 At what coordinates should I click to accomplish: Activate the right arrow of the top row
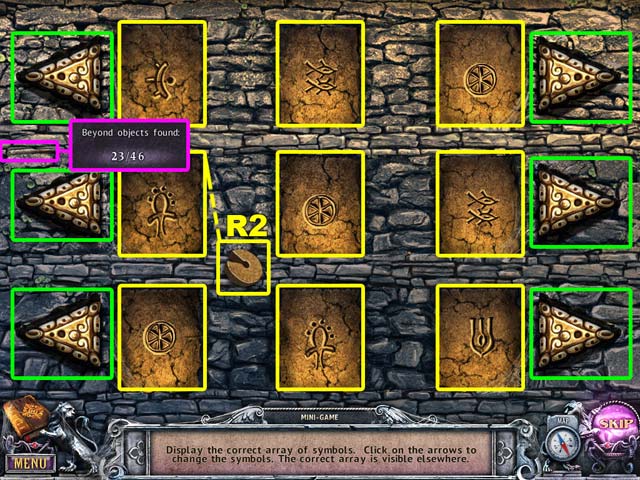point(578,78)
